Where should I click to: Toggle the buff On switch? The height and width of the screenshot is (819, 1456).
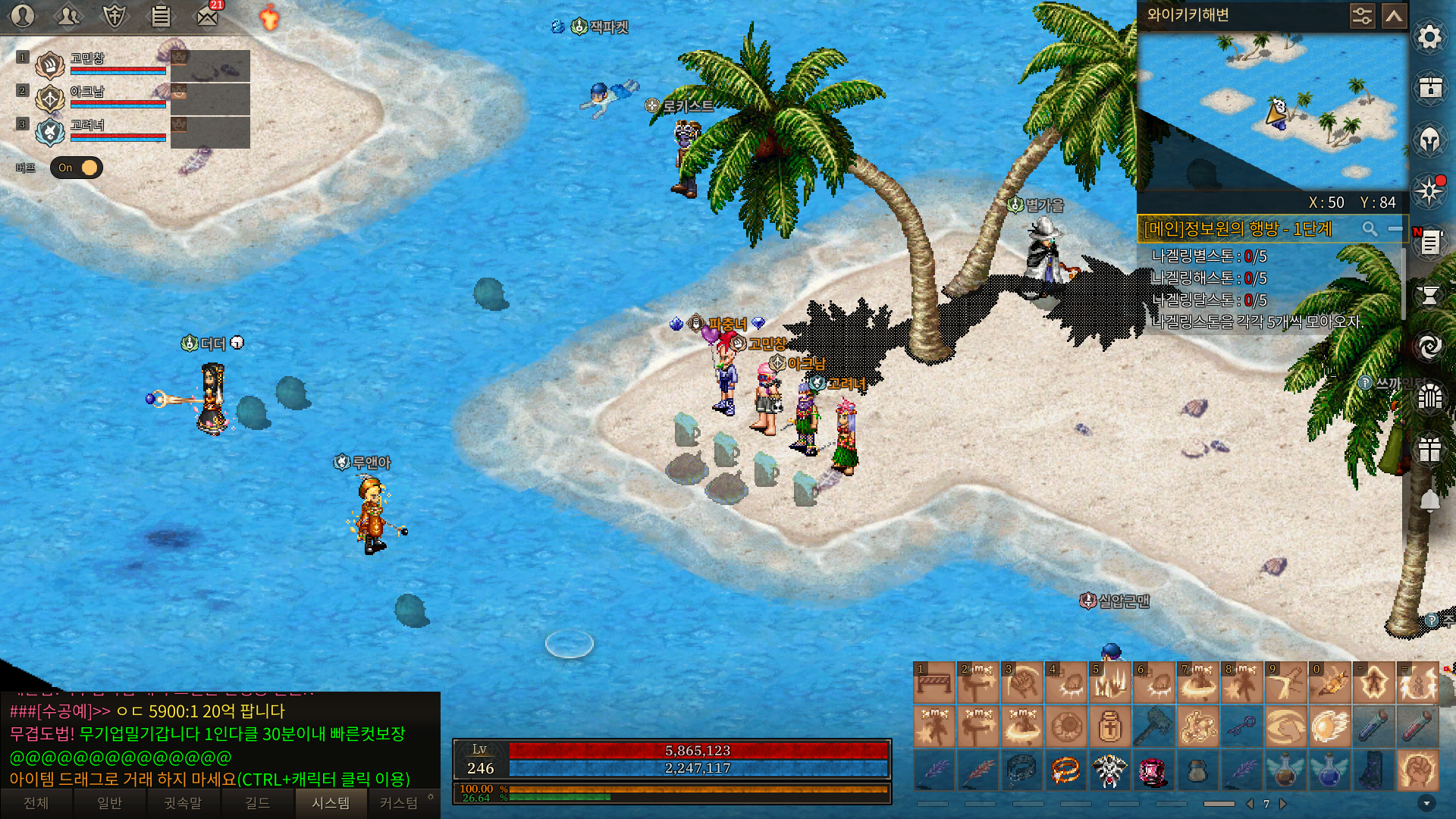[x=77, y=168]
